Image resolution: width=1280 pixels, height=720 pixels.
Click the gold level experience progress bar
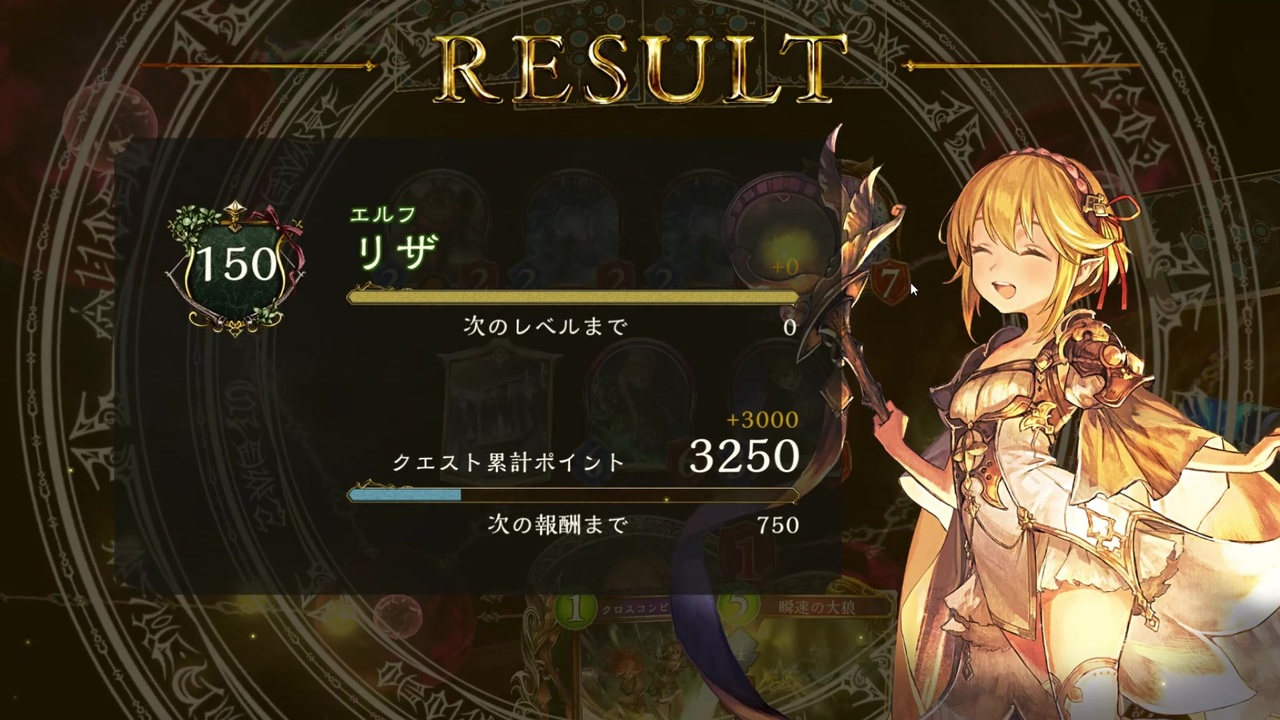[570, 296]
